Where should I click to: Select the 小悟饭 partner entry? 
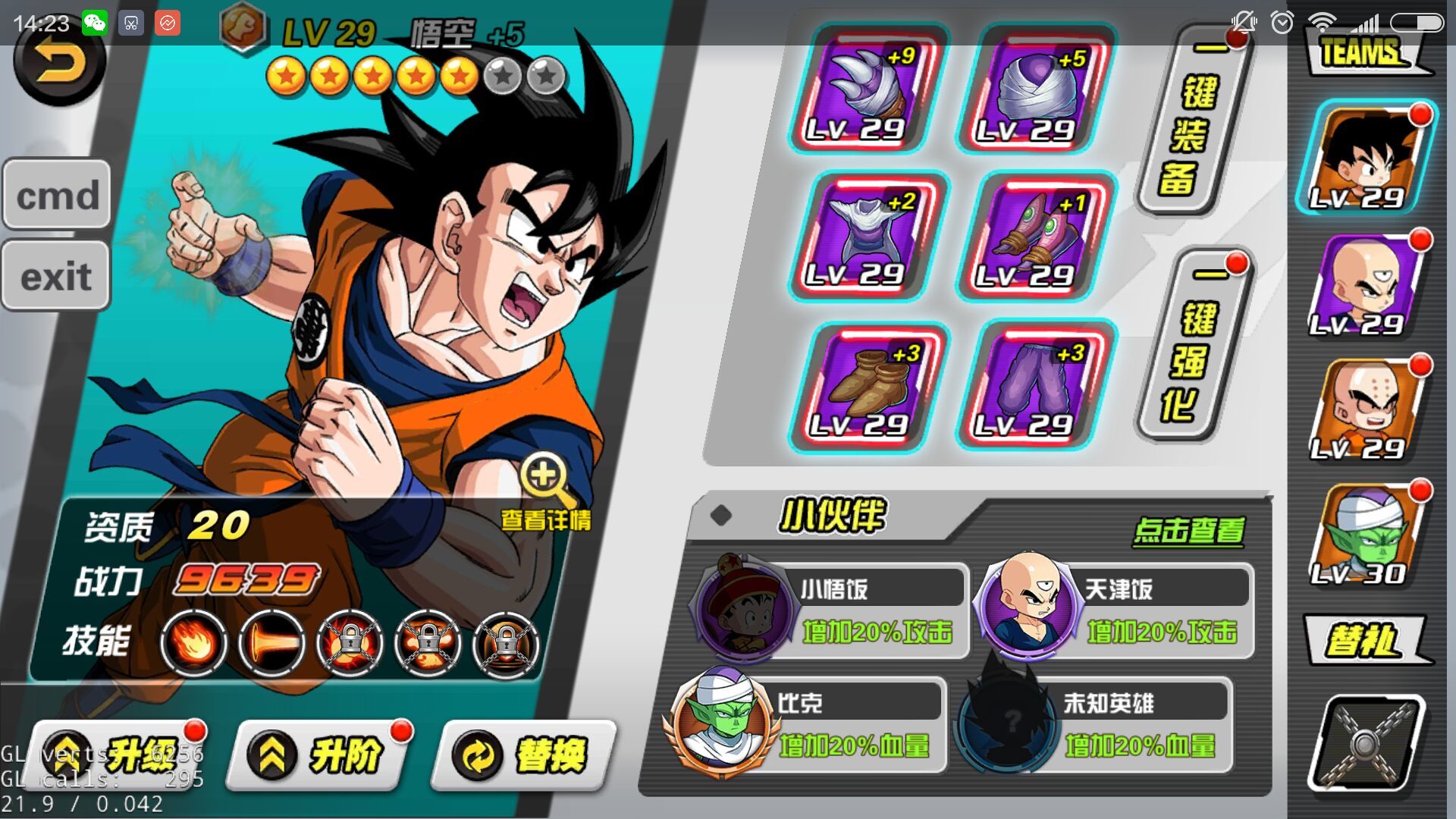point(830,610)
